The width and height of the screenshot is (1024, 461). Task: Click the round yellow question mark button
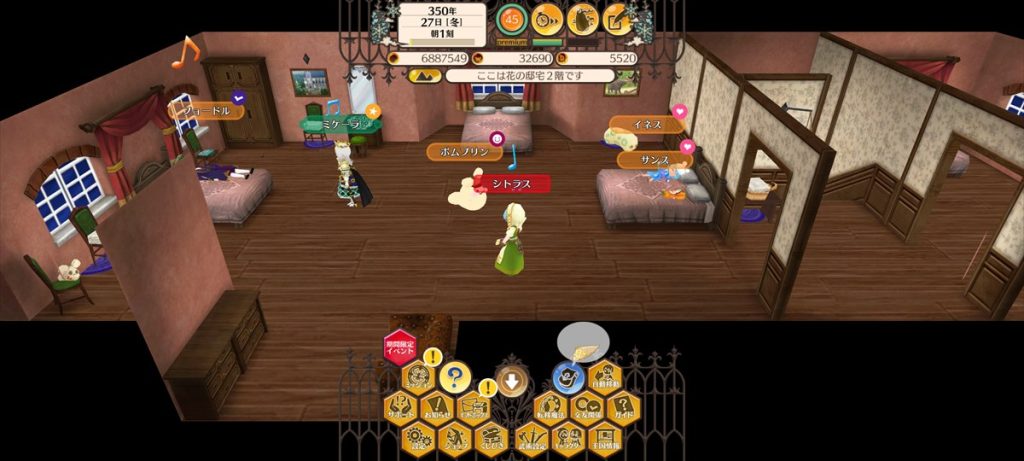454,377
